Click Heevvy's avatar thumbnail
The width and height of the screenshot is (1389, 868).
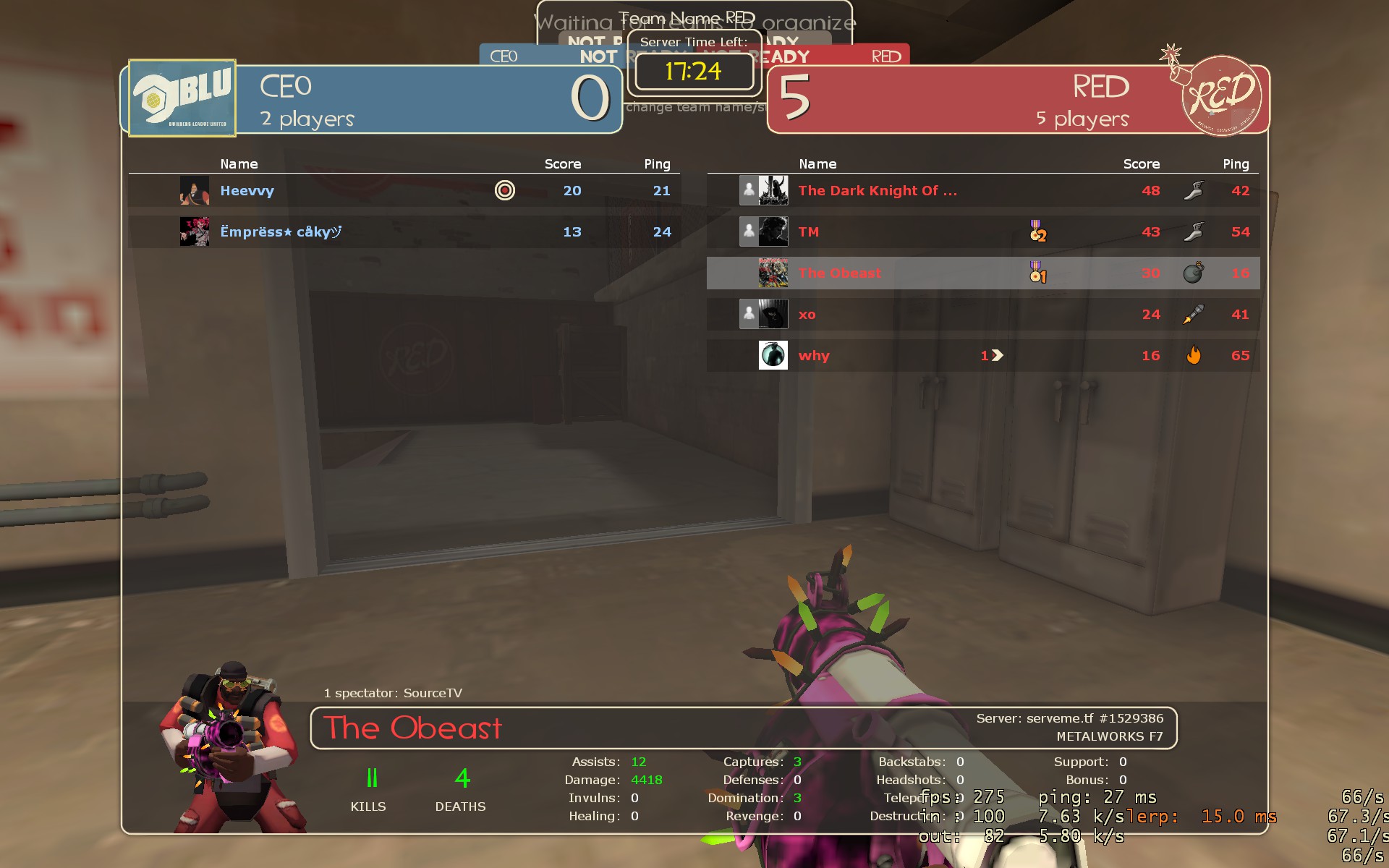click(194, 191)
